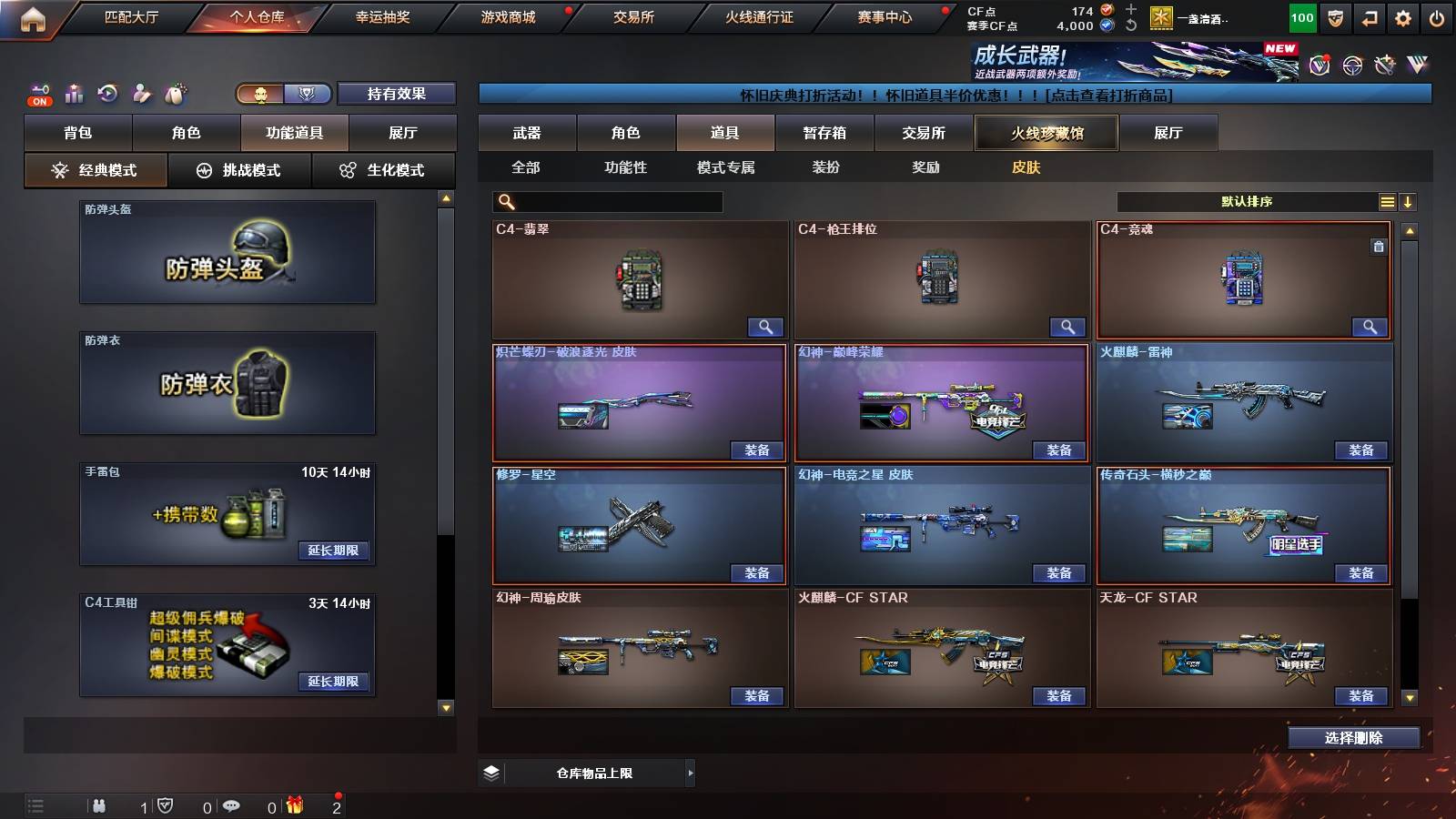Click the descending sort arrow beside default sort
The width and height of the screenshot is (1456, 819).
point(1410,202)
